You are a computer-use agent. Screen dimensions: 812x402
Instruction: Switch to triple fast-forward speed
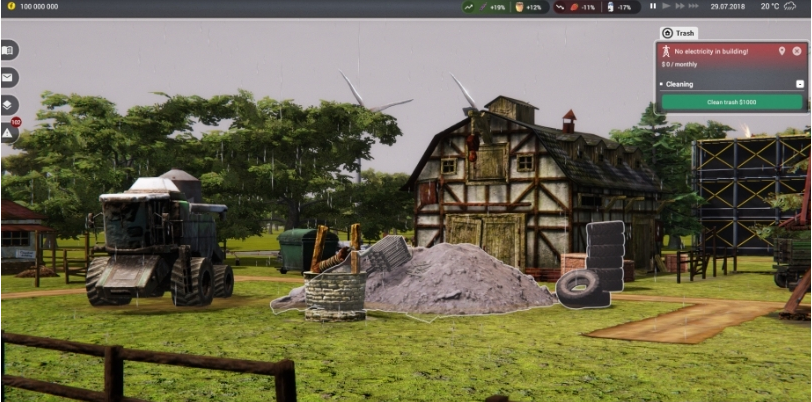(x=695, y=6)
